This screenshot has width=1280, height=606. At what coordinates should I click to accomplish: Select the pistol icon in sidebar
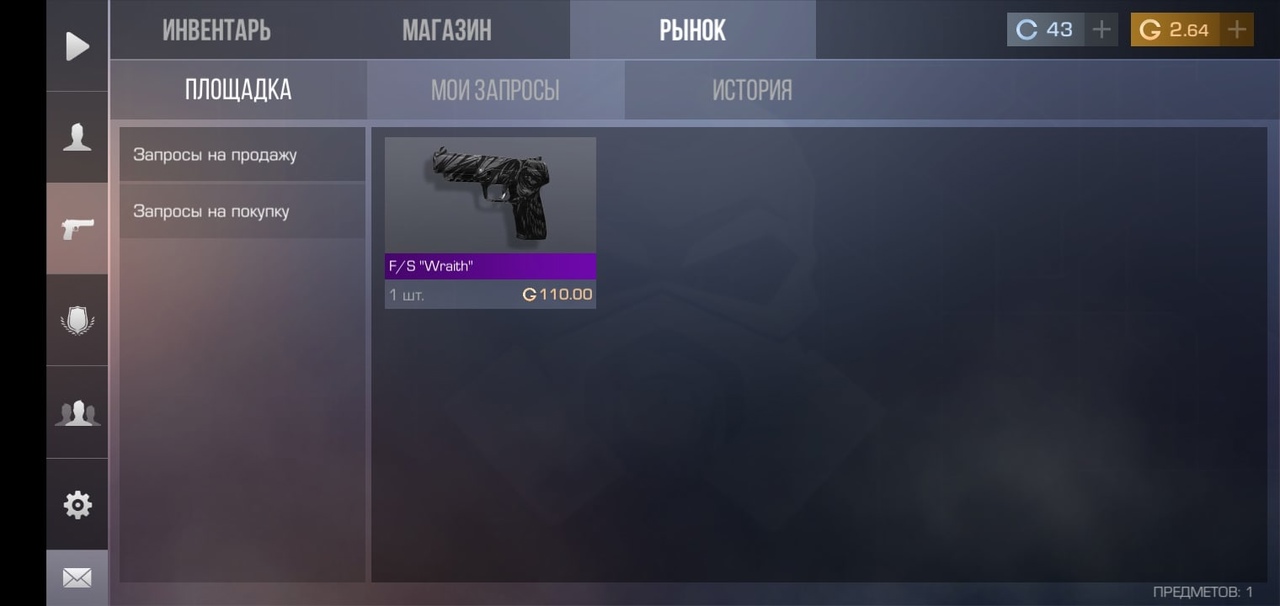tap(77, 229)
